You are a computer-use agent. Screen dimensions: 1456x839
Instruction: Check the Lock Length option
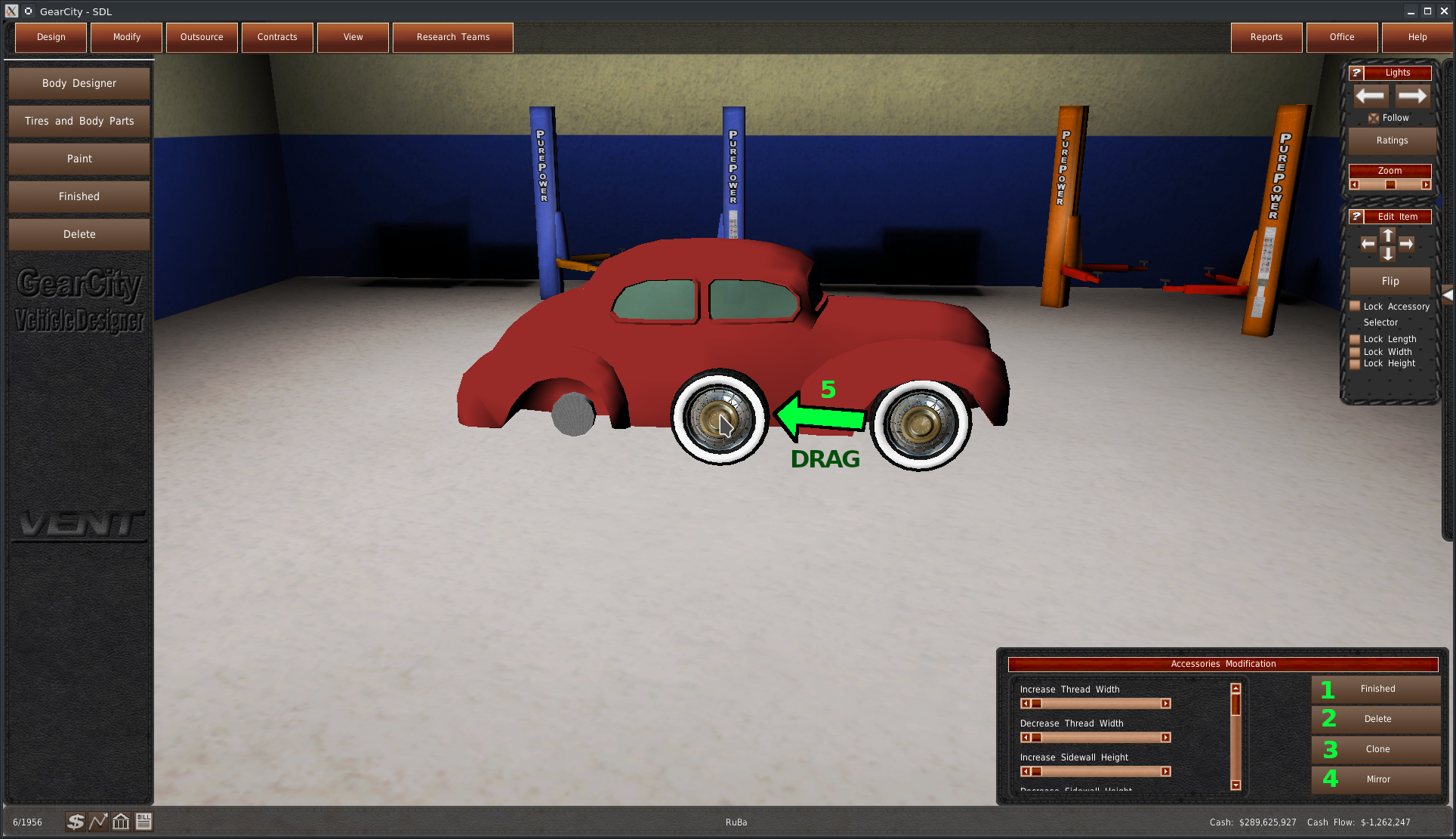click(1355, 339)
